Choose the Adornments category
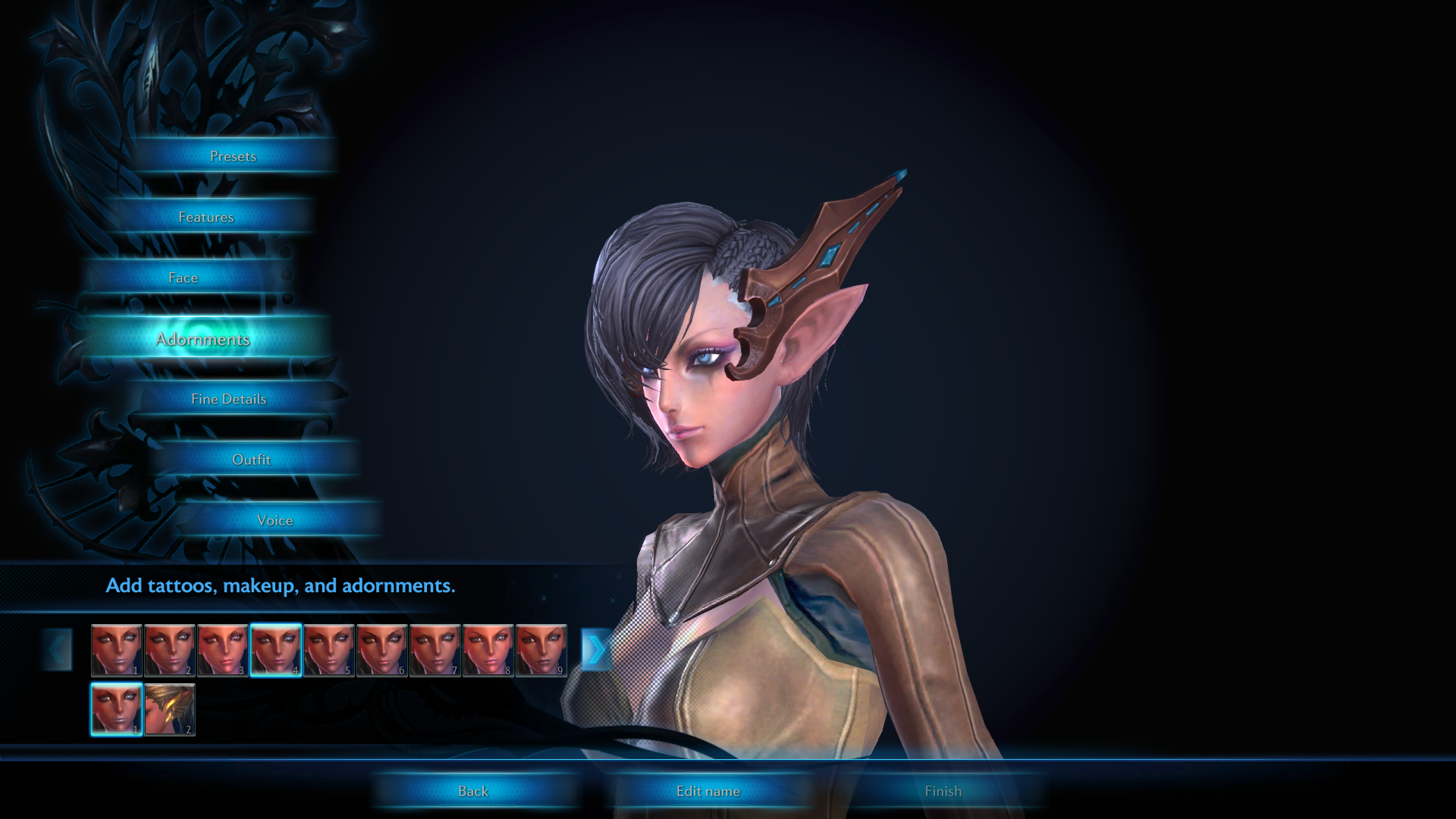The height and width of the screenshot is (819, 1456). [x=202, y=339]
